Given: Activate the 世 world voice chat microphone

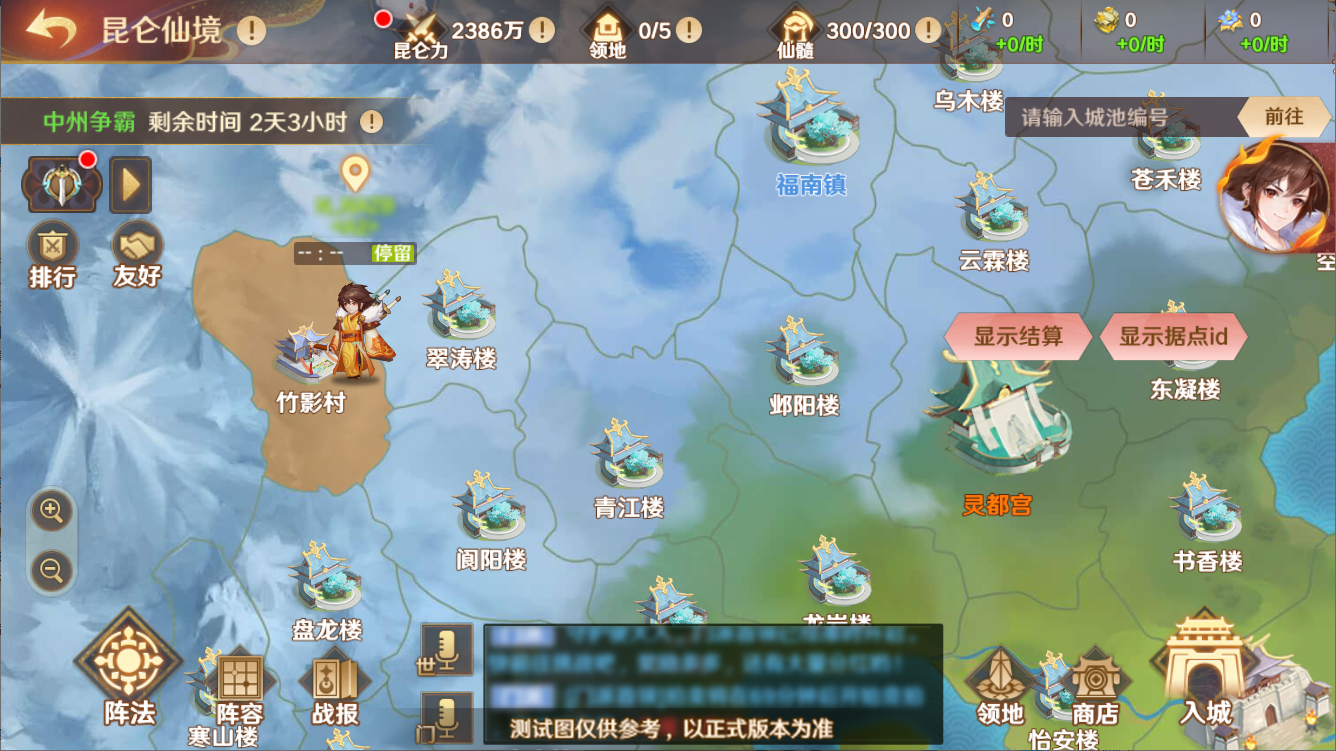Looking at the screenshot, I should [446, 648].
